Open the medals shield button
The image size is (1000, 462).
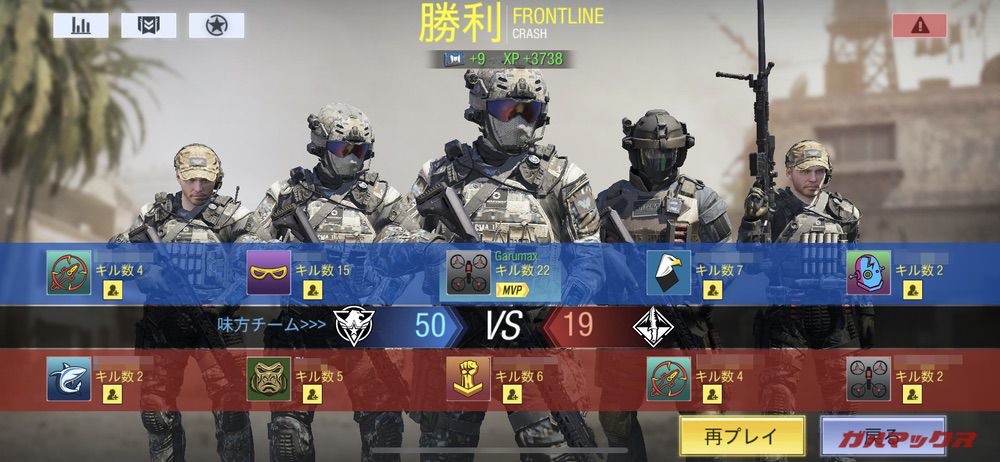click(x=148, y=25)
